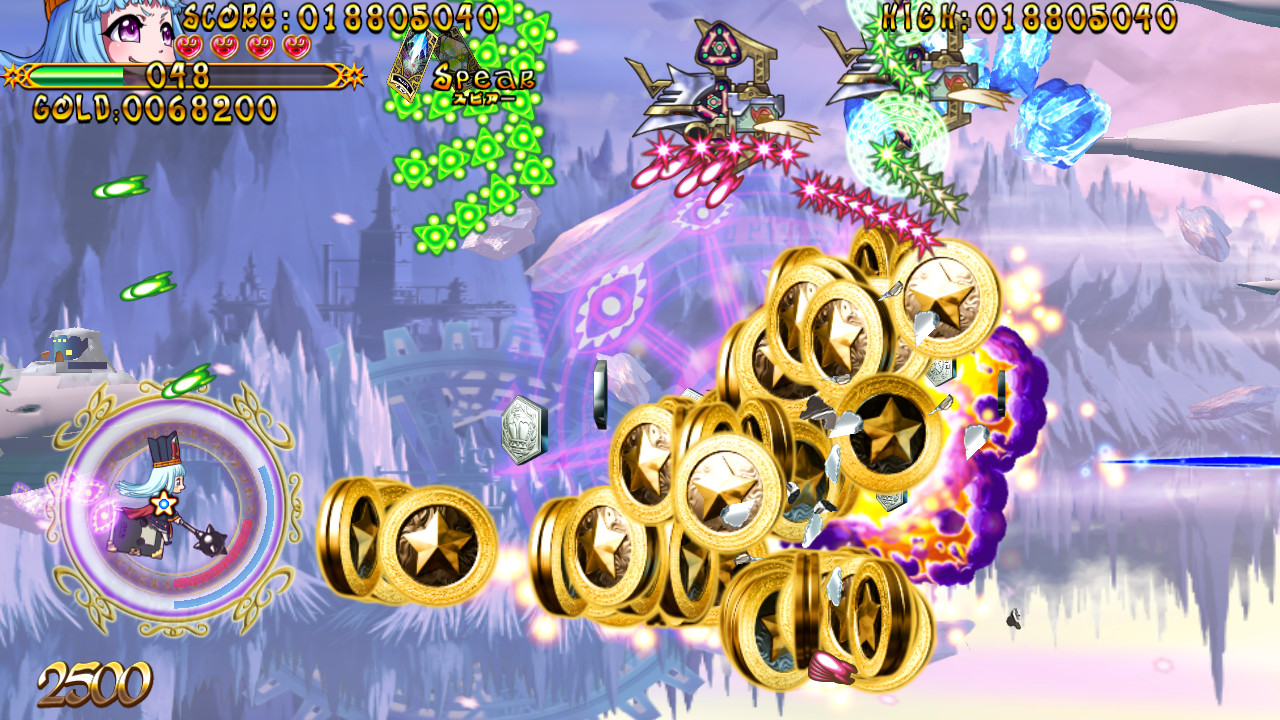Click the first heart life icon

pyautogui.click(x=189, y=48)
